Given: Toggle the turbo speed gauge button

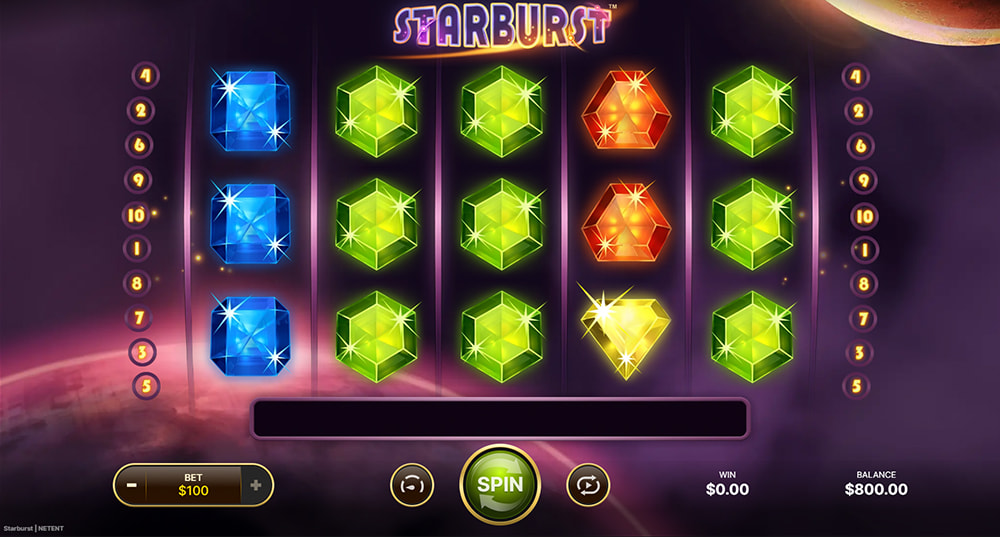Looking at the screenshot, I should 412,484.
